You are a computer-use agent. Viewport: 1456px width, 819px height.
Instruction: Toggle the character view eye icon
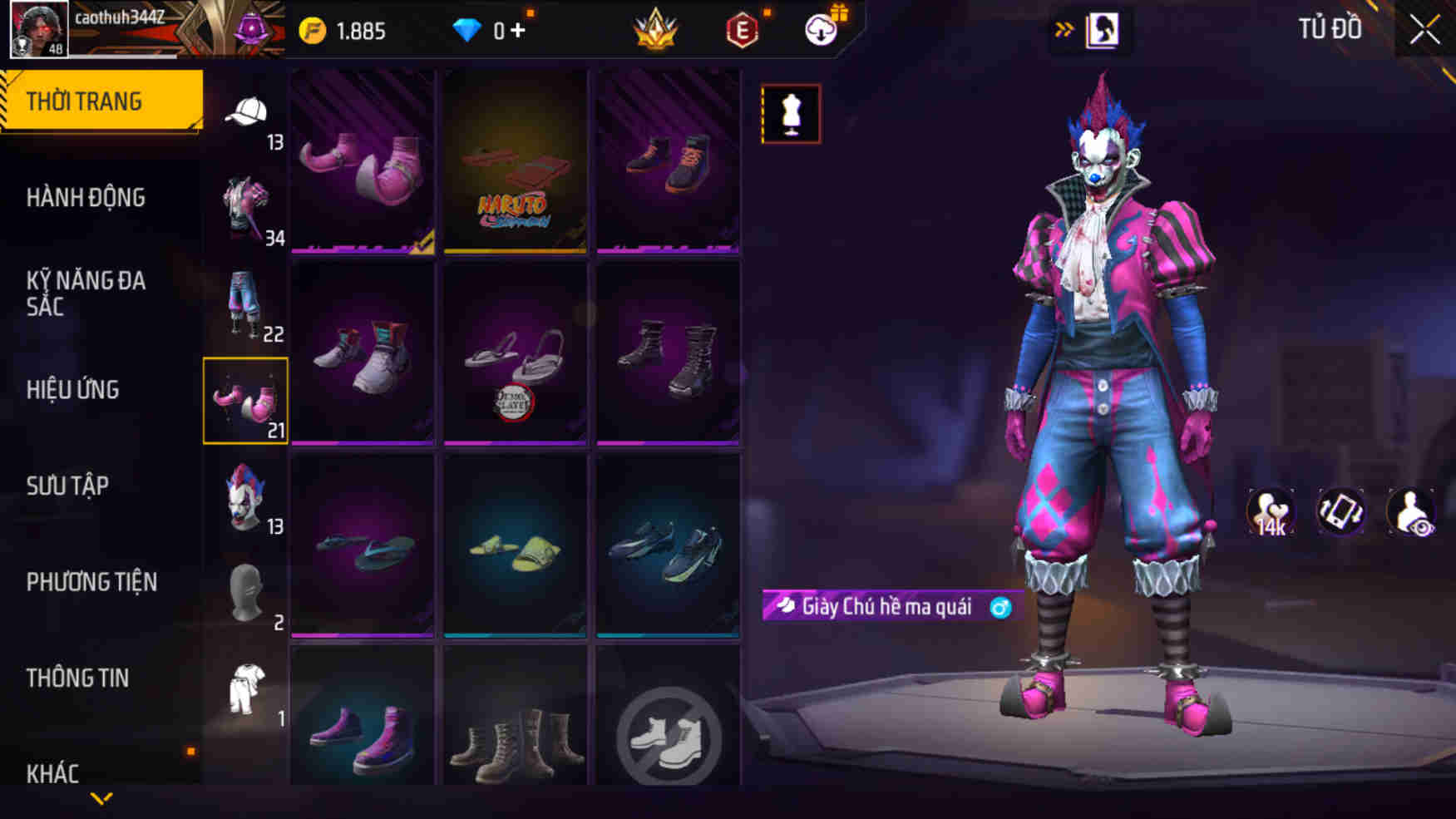tap(1410, 511)
